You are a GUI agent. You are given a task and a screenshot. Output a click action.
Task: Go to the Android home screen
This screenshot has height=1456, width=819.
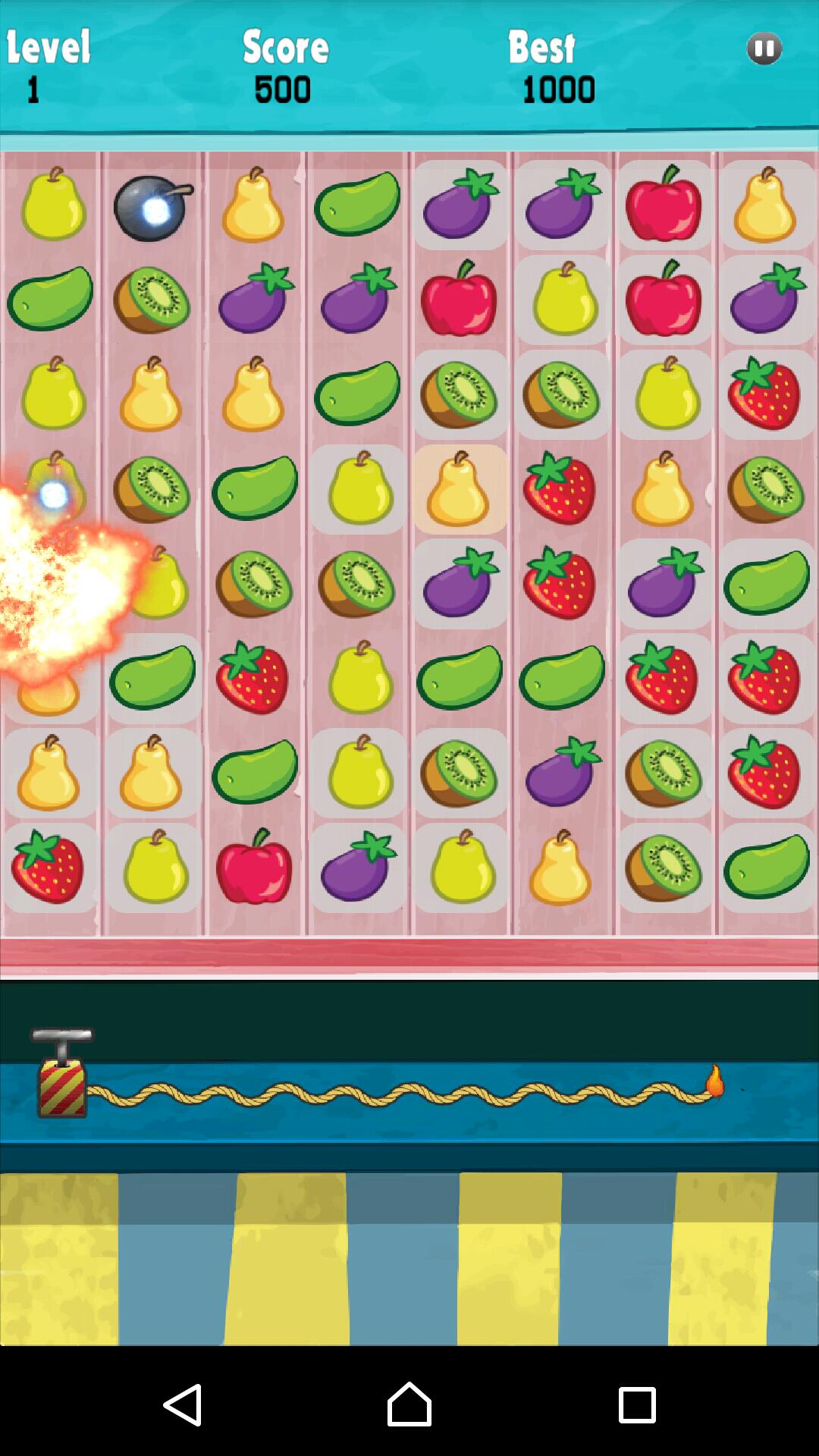(x=409, y=1404)
